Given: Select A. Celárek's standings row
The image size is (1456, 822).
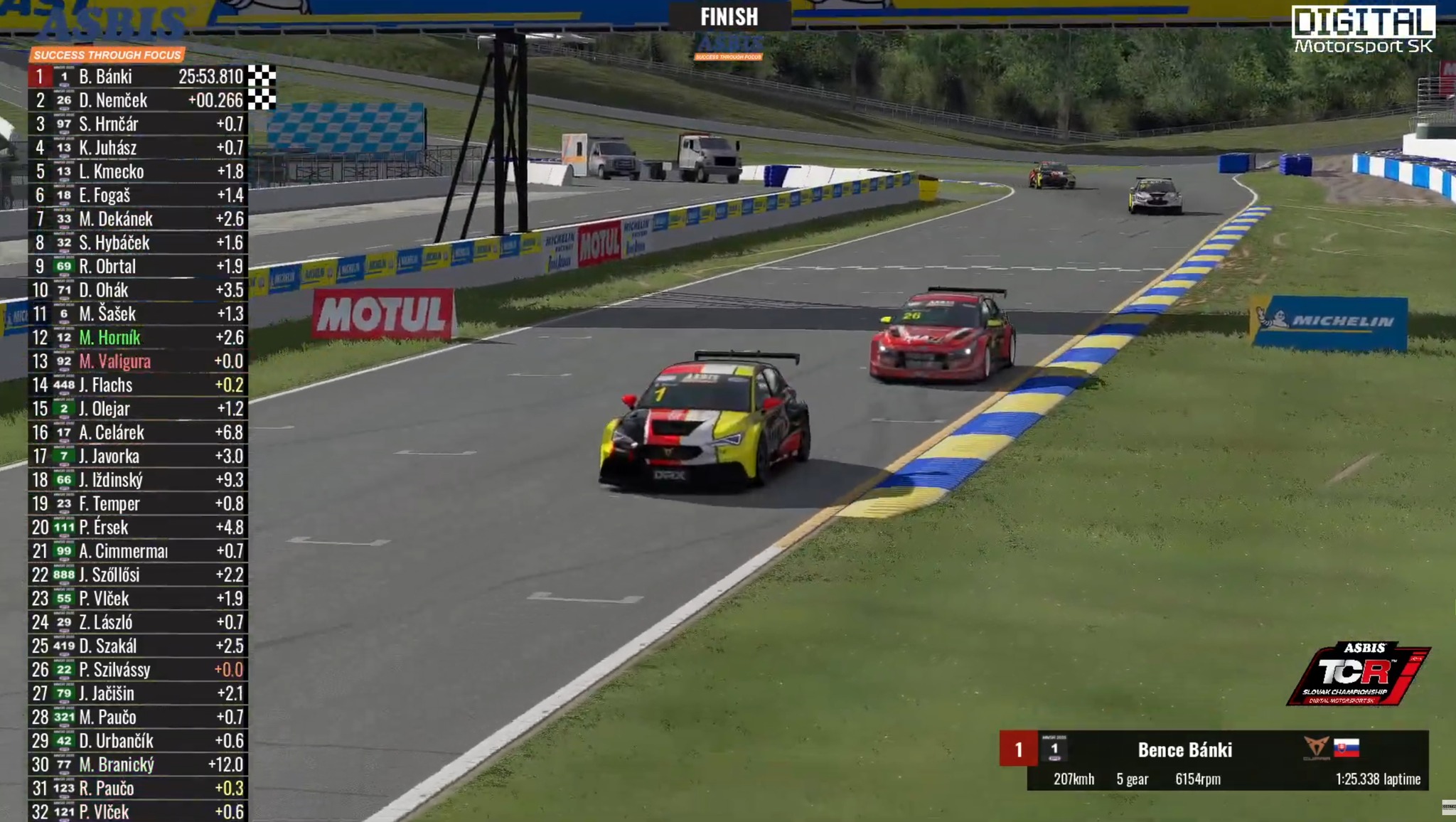Looking at the screenshot, I should click(x=112, y=432).
